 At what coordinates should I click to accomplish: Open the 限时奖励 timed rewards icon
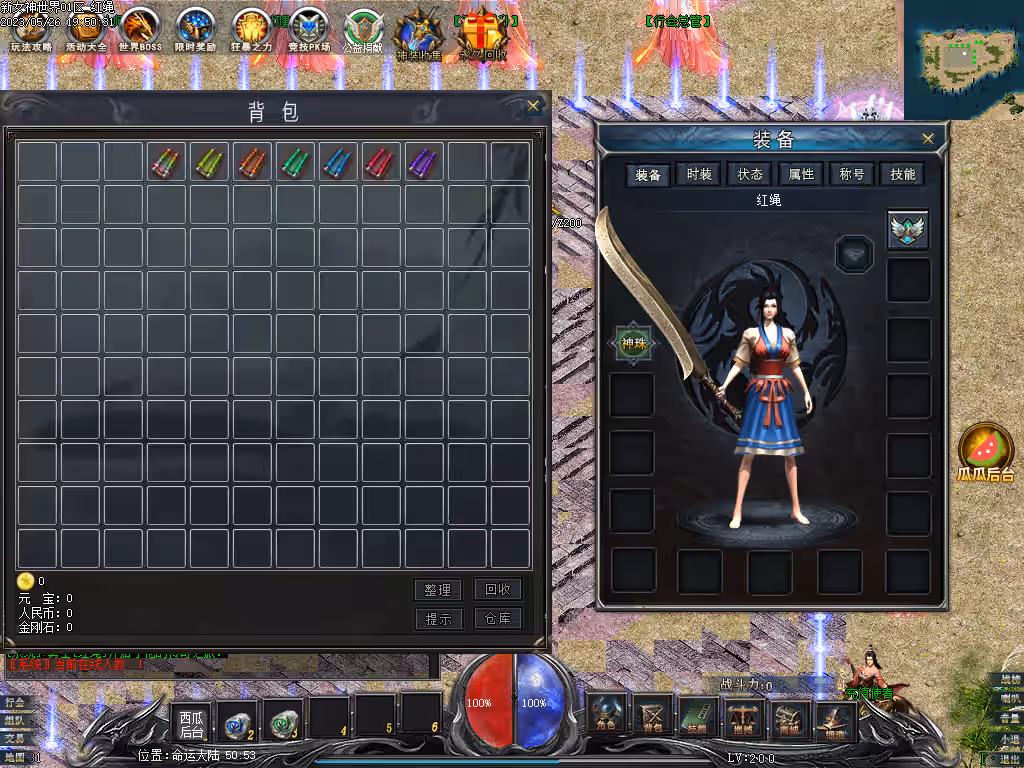[195, 30]
